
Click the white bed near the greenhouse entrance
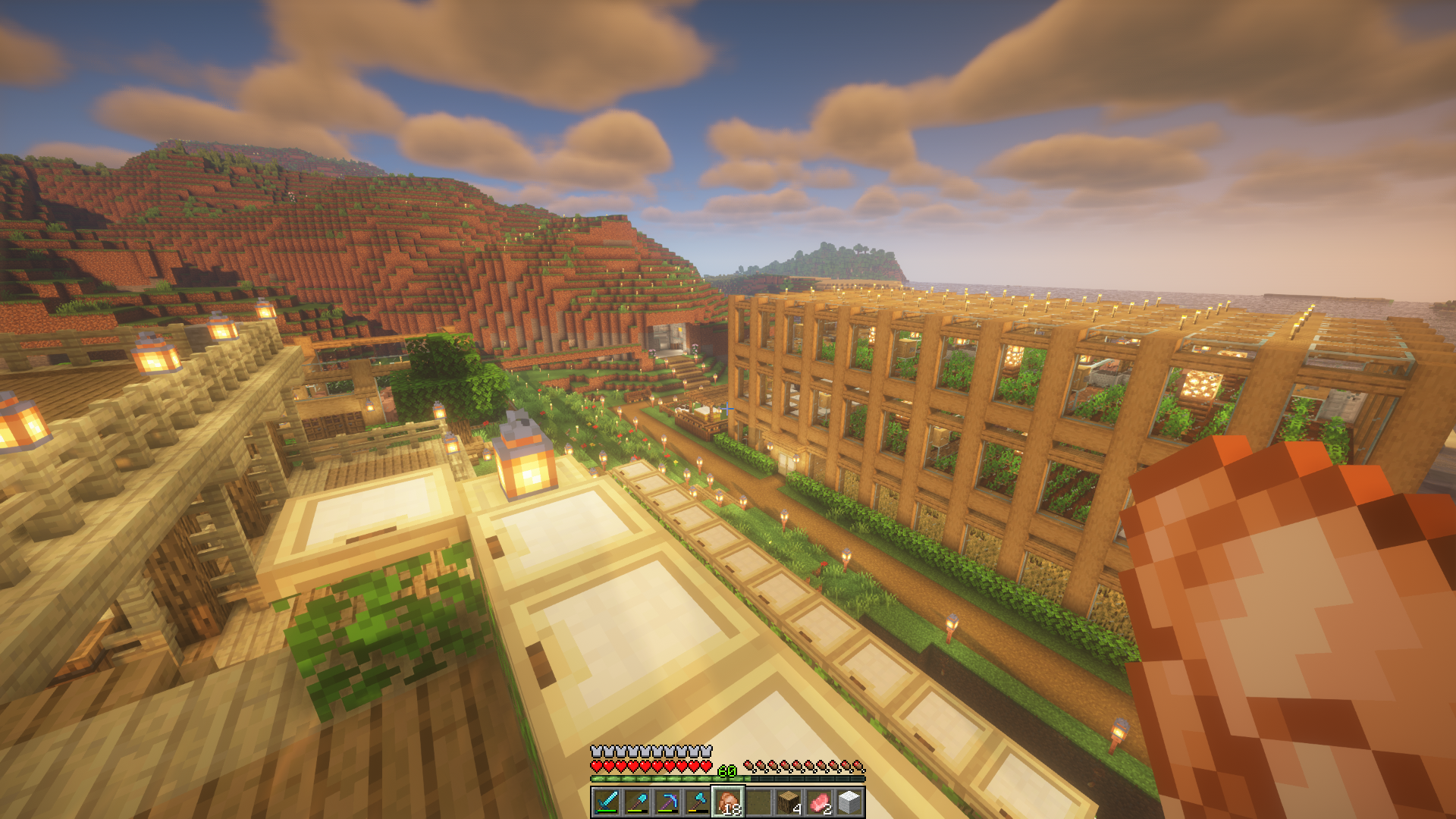coord(702,409)
